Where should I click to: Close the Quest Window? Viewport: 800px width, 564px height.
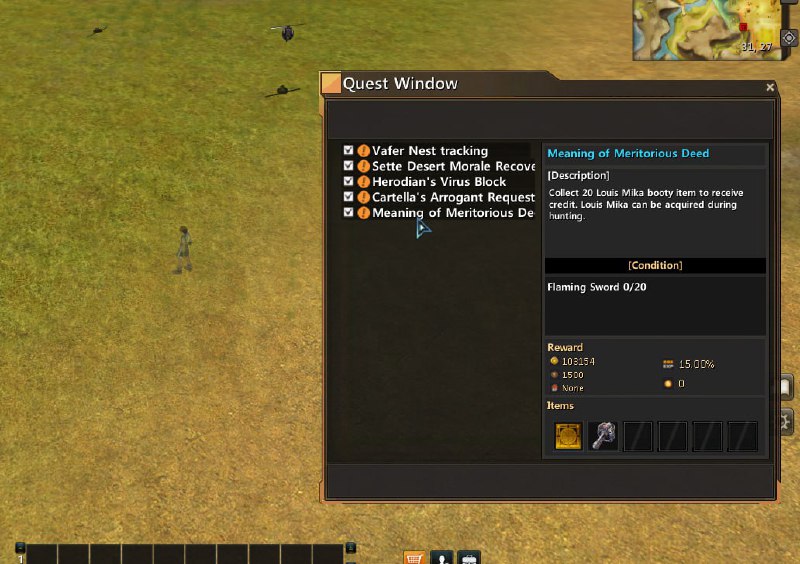coord(770,88)
